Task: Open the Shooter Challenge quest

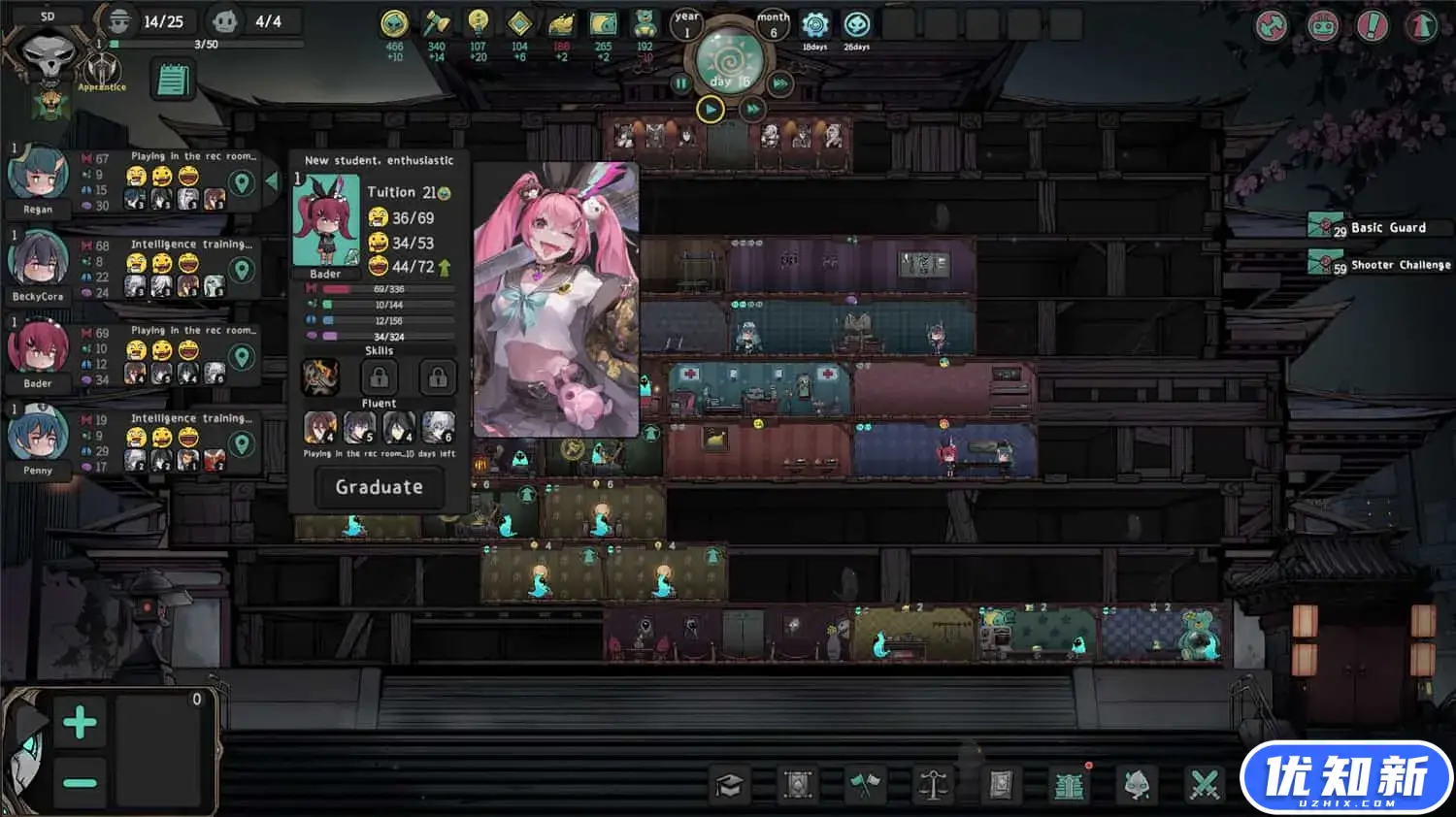Action: [x=1379, y=265]
